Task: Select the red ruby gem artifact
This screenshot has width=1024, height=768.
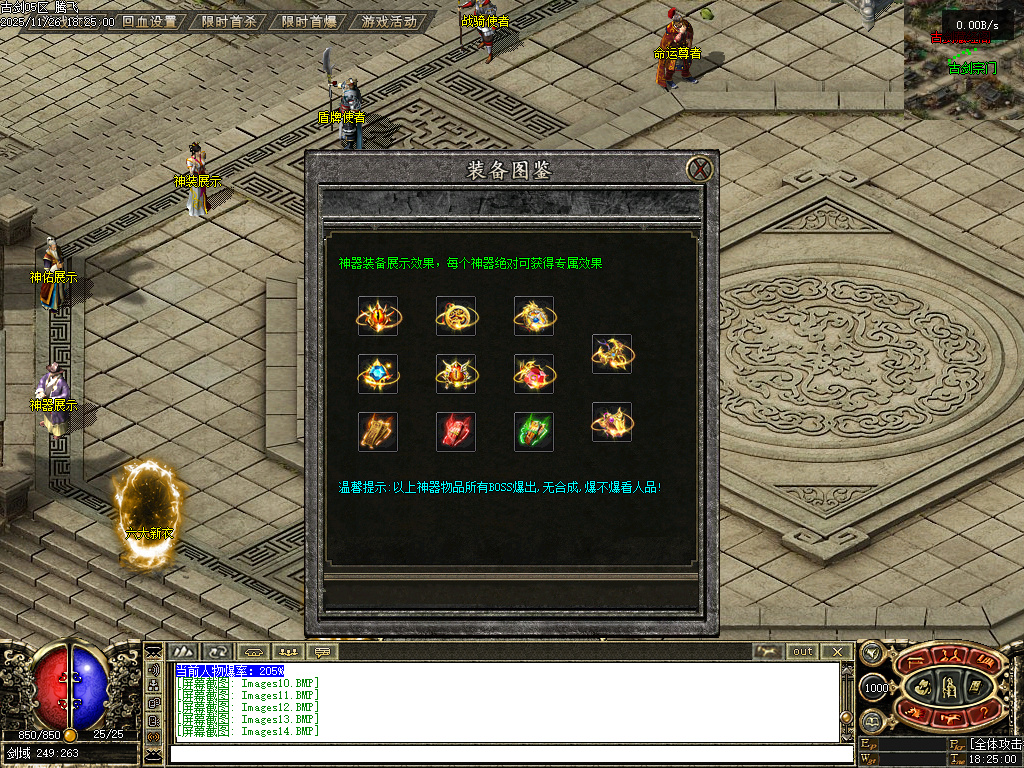Action: (534, 374)
